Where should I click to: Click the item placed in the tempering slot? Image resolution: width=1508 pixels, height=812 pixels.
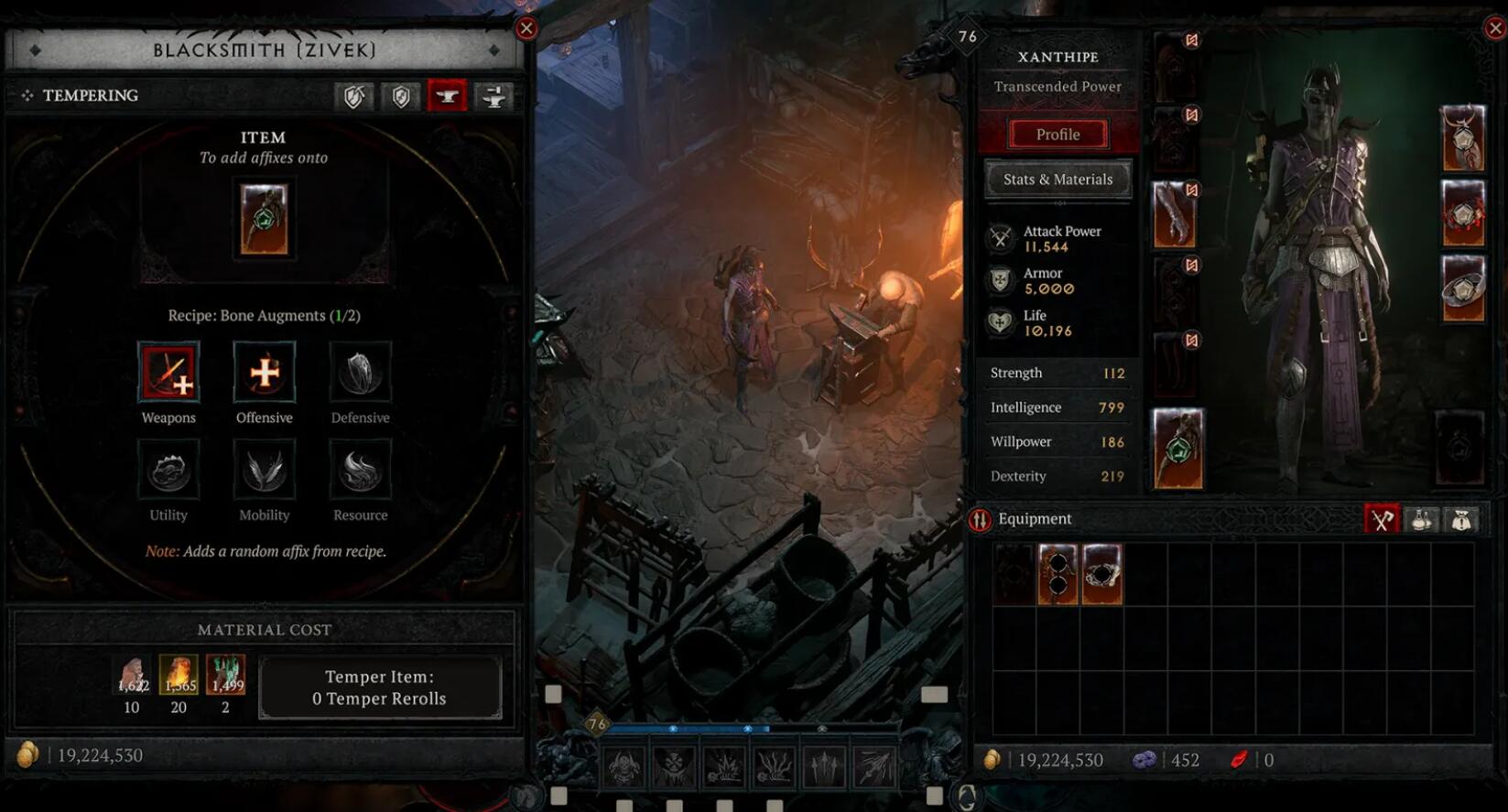click(x=264, y=220)
